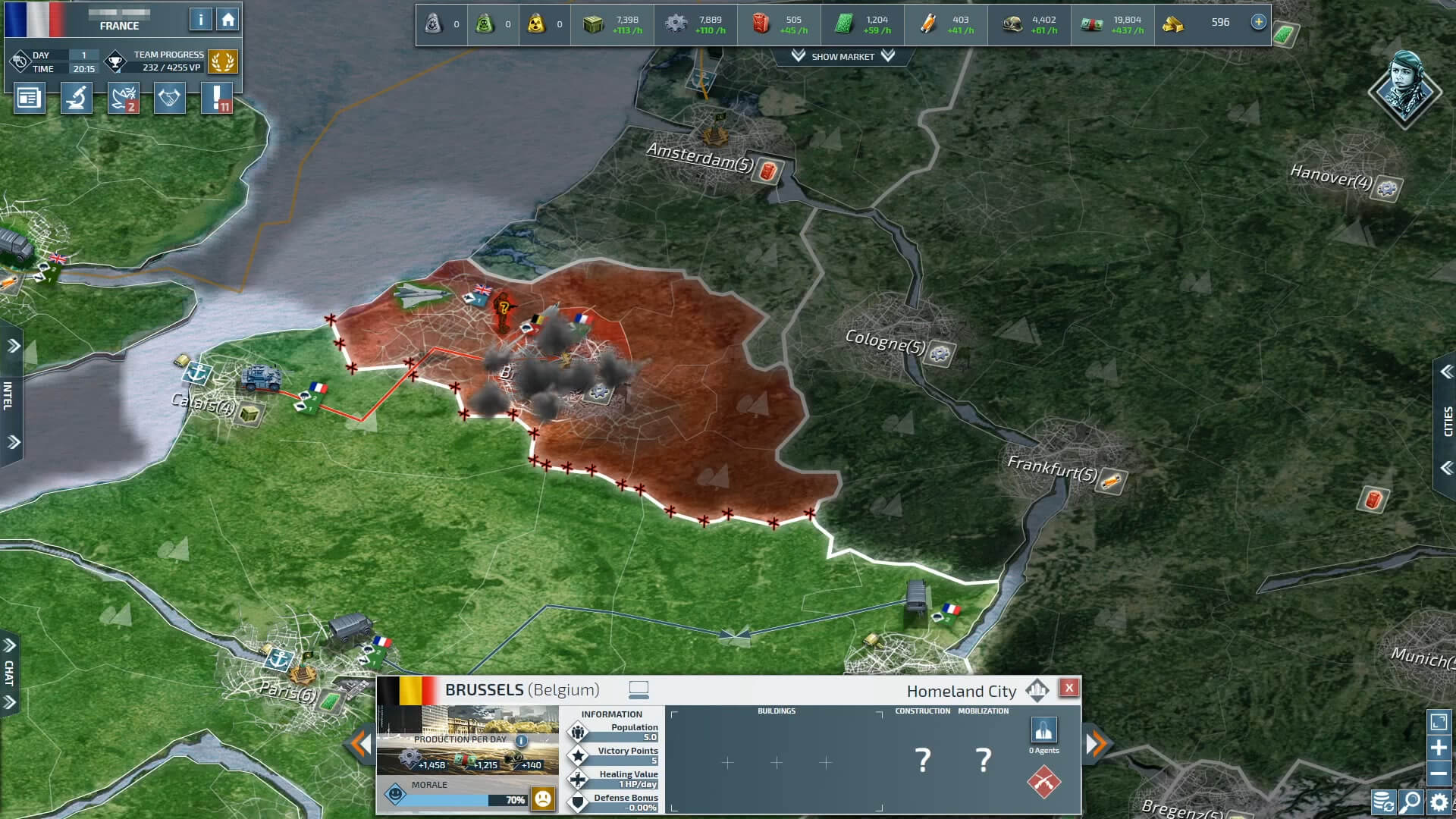
Task: Click the red crossed rifles icon
Action: tap(1043, 782)
